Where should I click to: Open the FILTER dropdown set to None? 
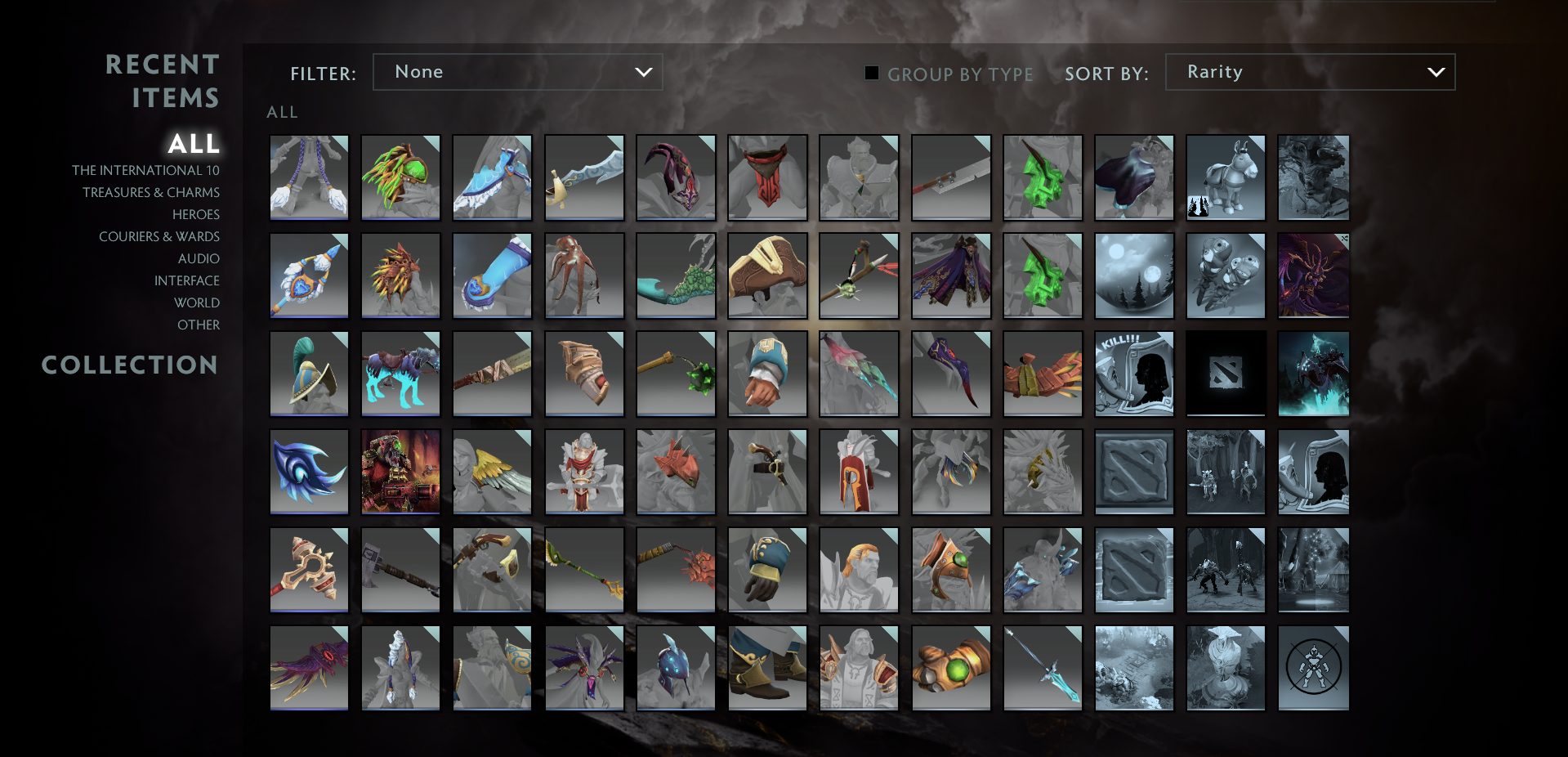pyautogui.click(x=517, y=72)
